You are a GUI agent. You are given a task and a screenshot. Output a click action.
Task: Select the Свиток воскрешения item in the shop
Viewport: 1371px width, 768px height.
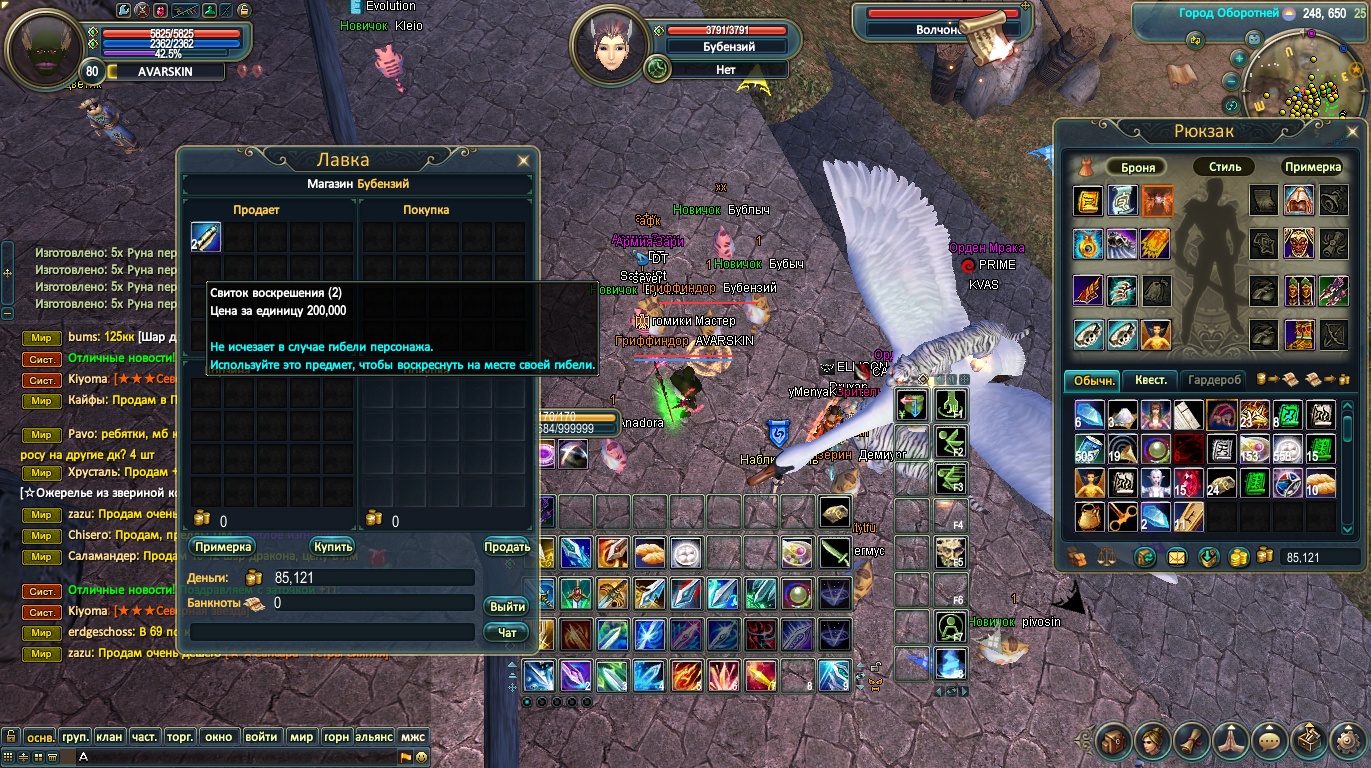pyautogui.click(x=206, y=237)
